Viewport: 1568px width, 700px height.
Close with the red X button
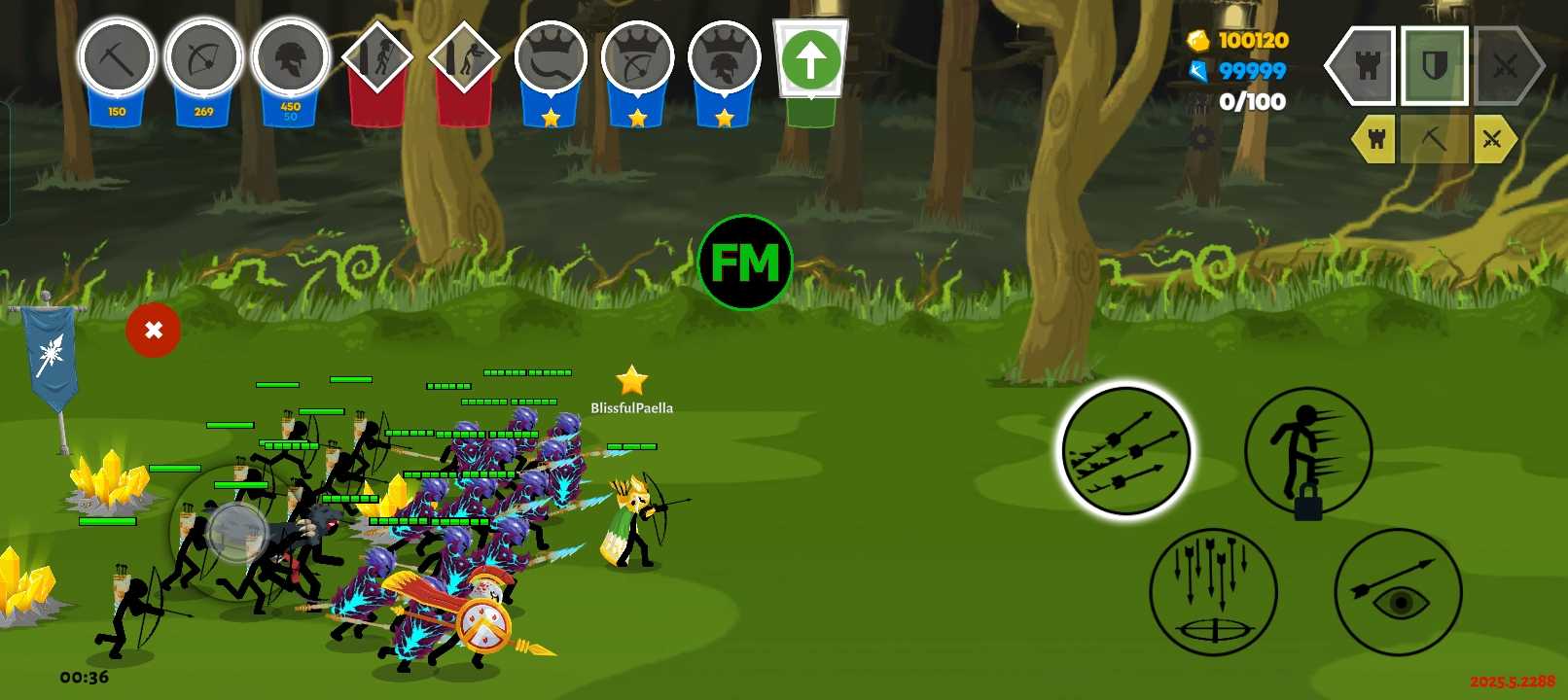pyautogui.click(x=153, y=331)
